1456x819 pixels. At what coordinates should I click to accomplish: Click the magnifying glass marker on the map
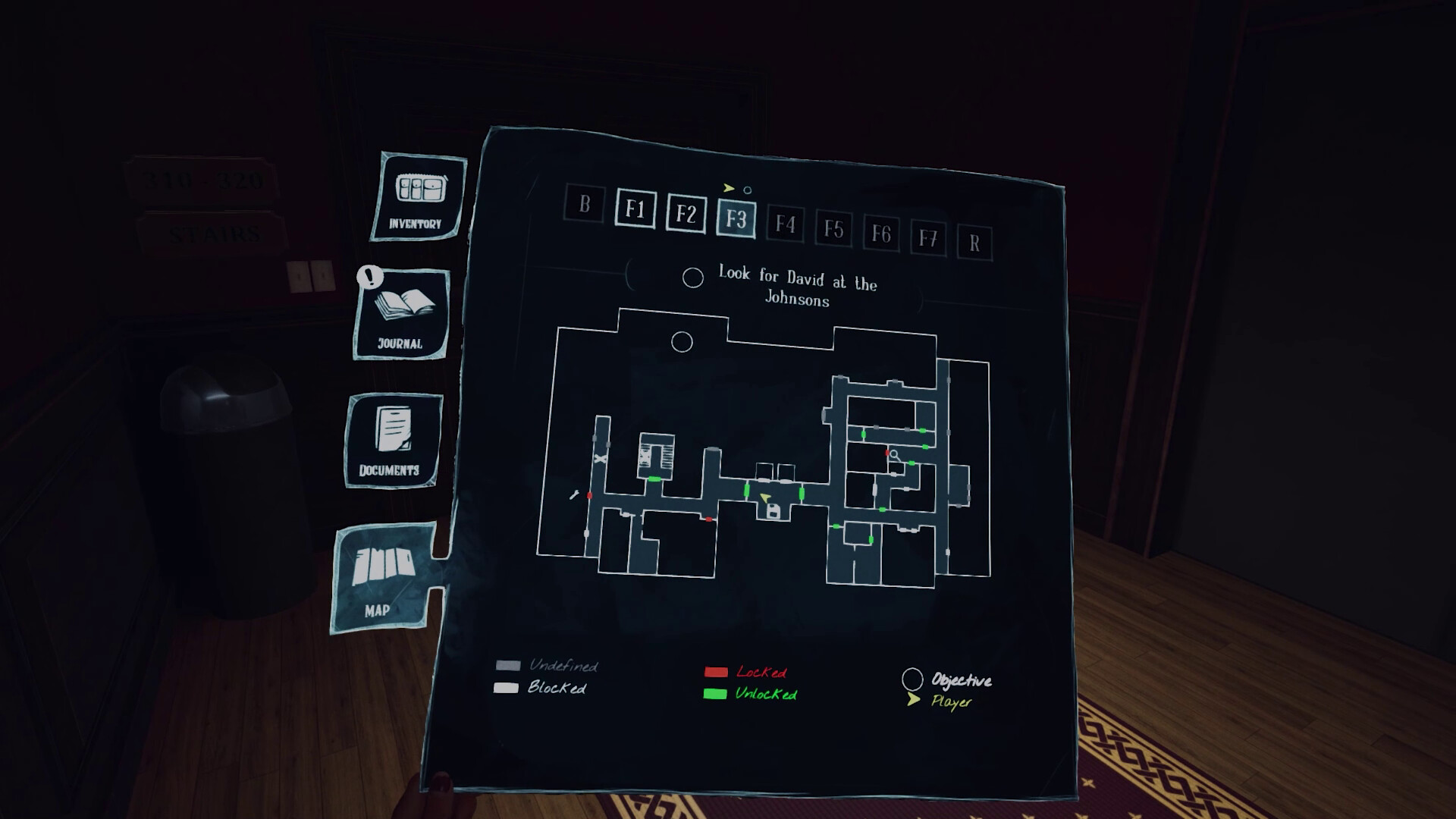(893, 454)
